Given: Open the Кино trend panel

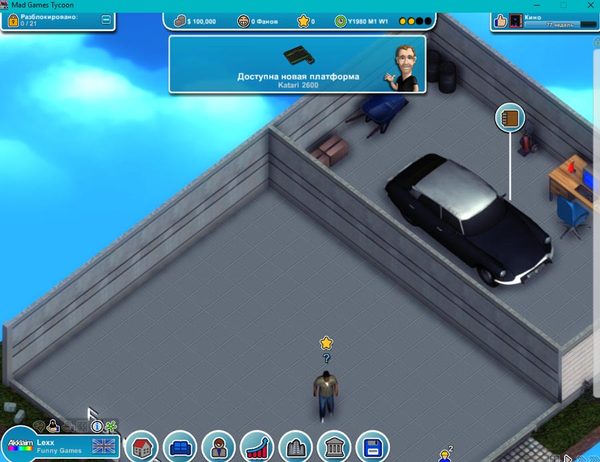Looking at the screenshot, I should pyautogui.click(x=544, y=19).
